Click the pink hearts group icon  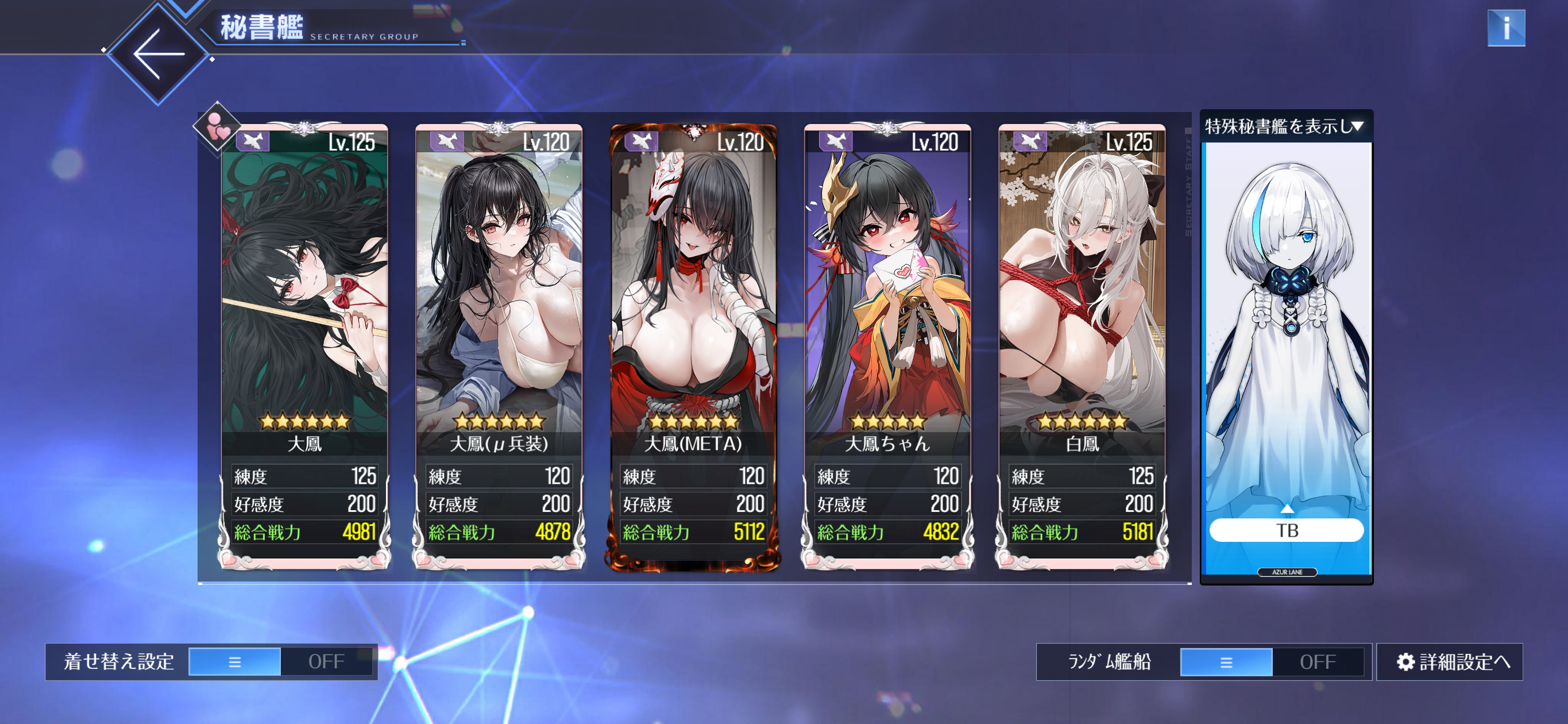click(x=217, y=126)
